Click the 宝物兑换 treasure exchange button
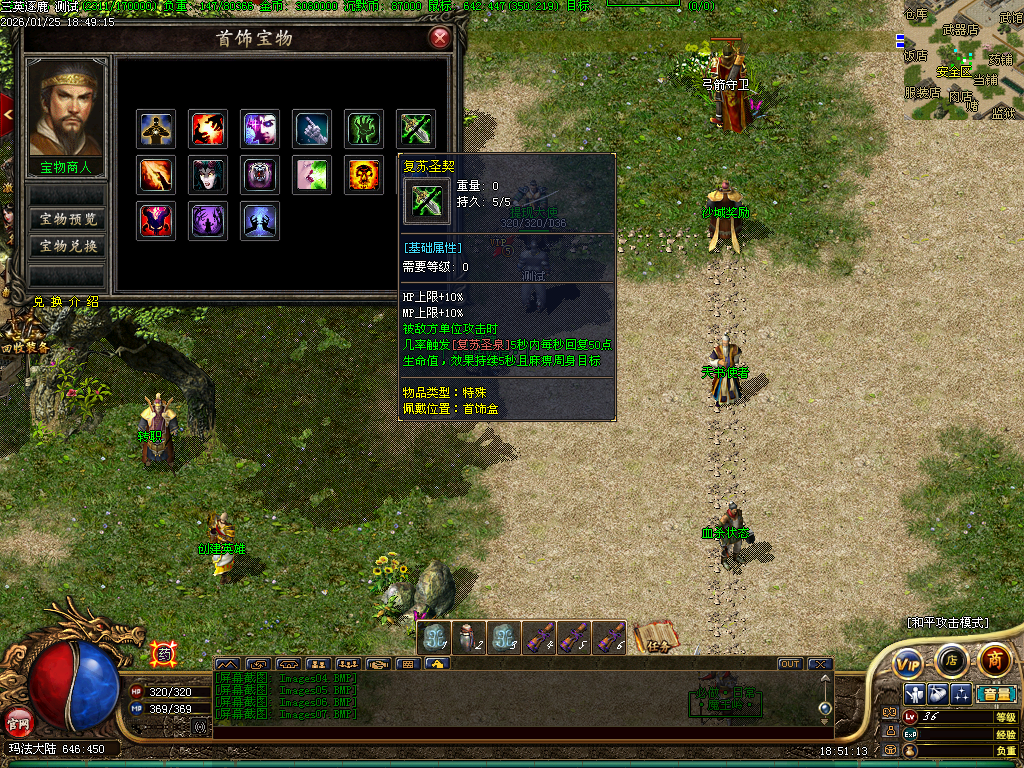The width and height of the screenshot is (1024, 768). (x=68, y=246)
